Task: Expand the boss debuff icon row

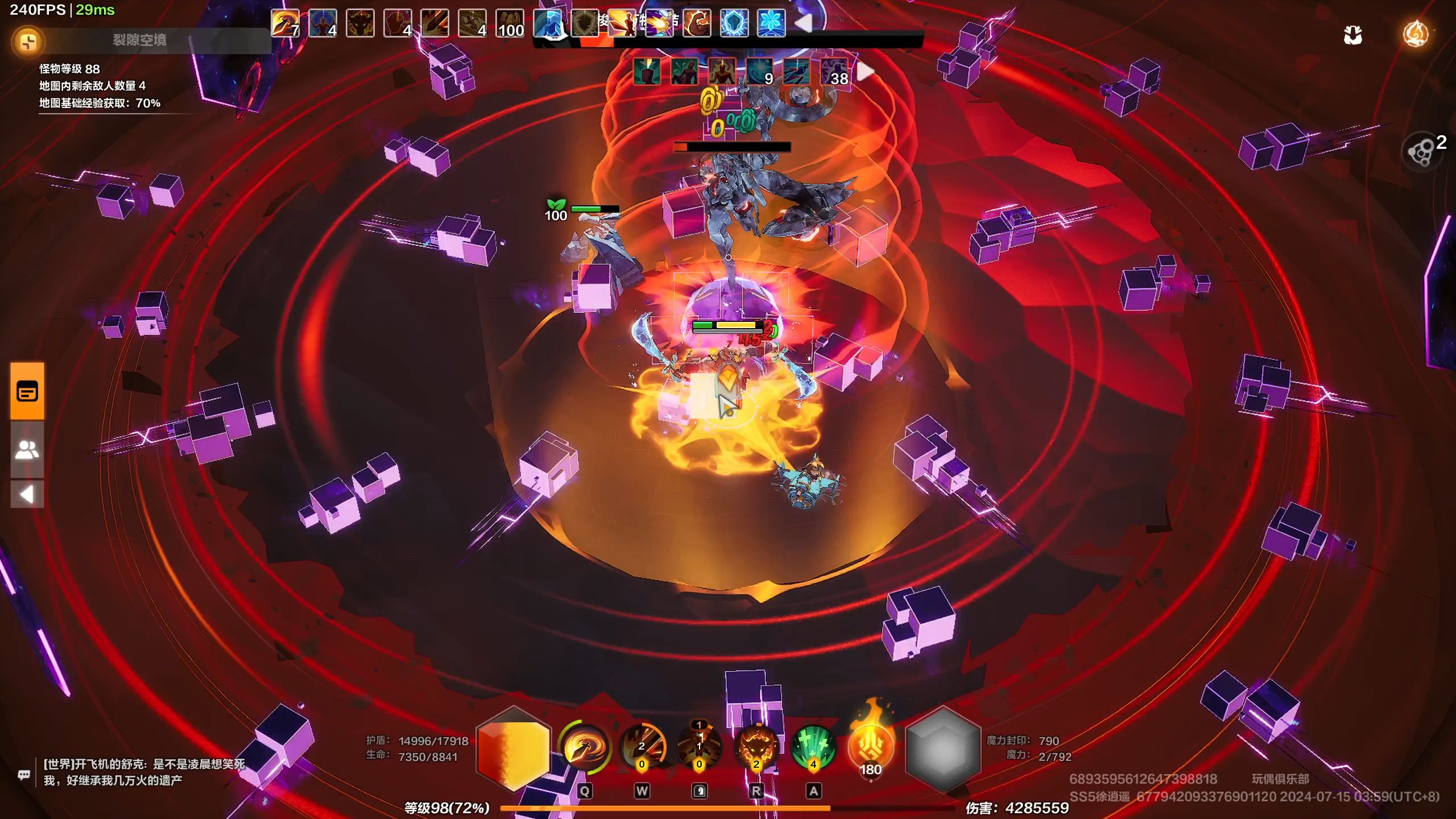Action: tap(865, 72)
